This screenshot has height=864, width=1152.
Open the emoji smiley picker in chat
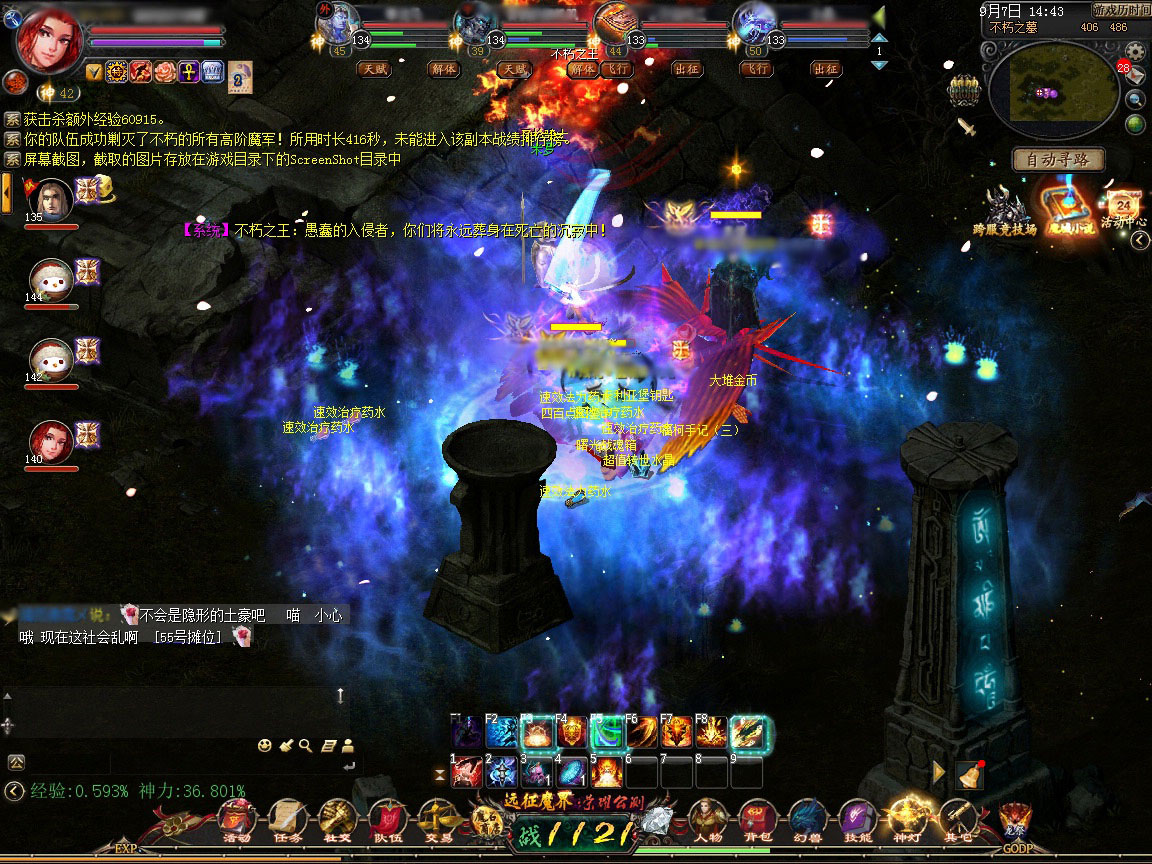tap(264, 745)
